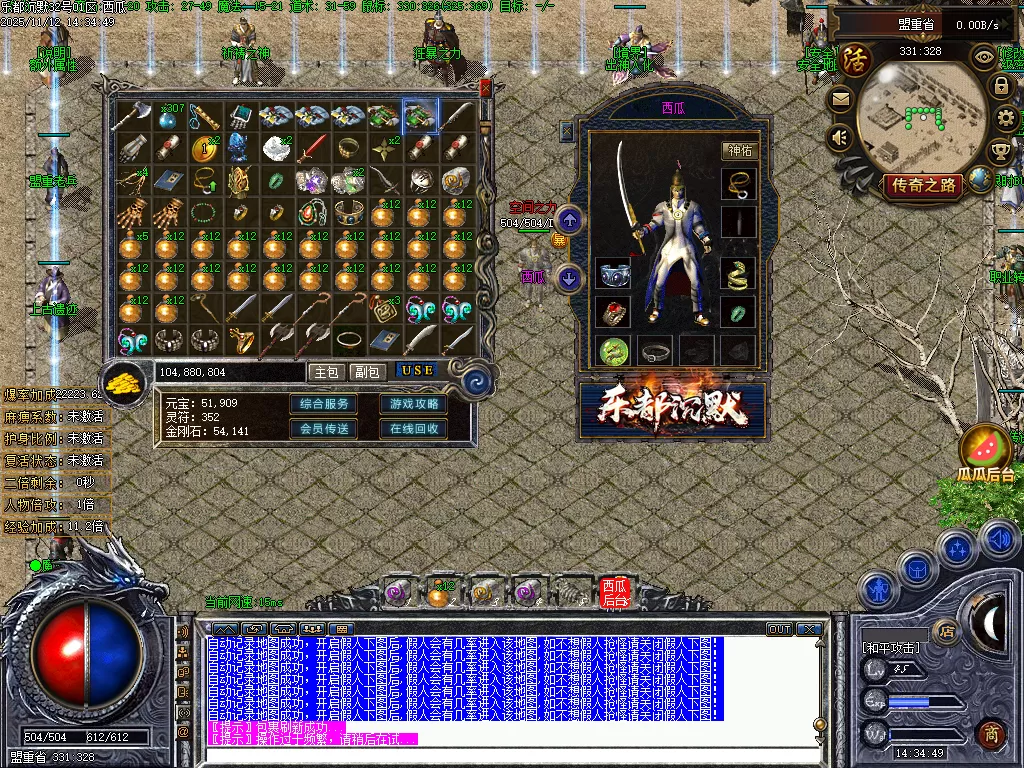Open the 传奇之路 legend road button

pyautogui.click(x=922, y=185)
